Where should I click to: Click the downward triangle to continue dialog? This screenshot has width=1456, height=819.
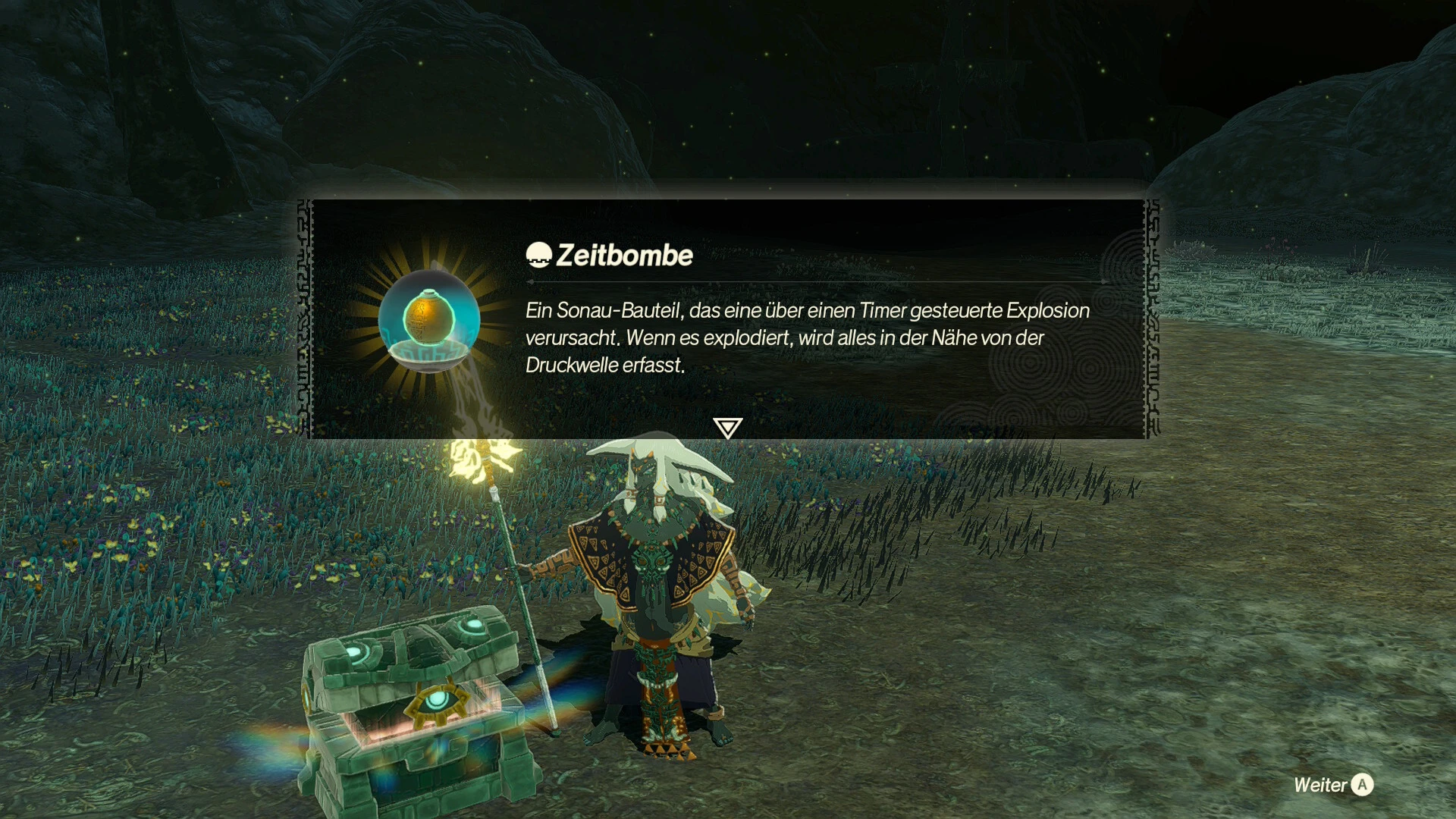pos(727,428)
